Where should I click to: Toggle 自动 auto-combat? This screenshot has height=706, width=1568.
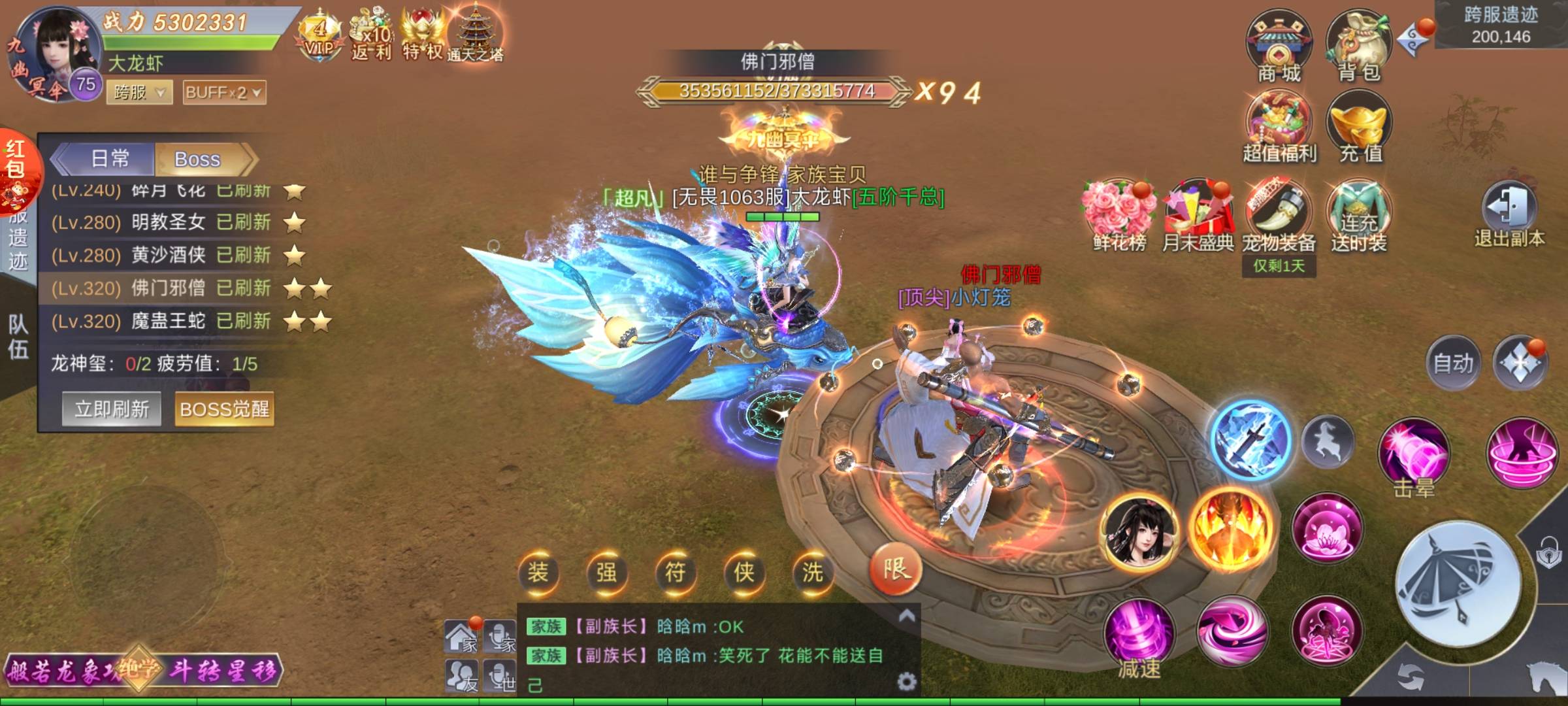coord(1453,363)
